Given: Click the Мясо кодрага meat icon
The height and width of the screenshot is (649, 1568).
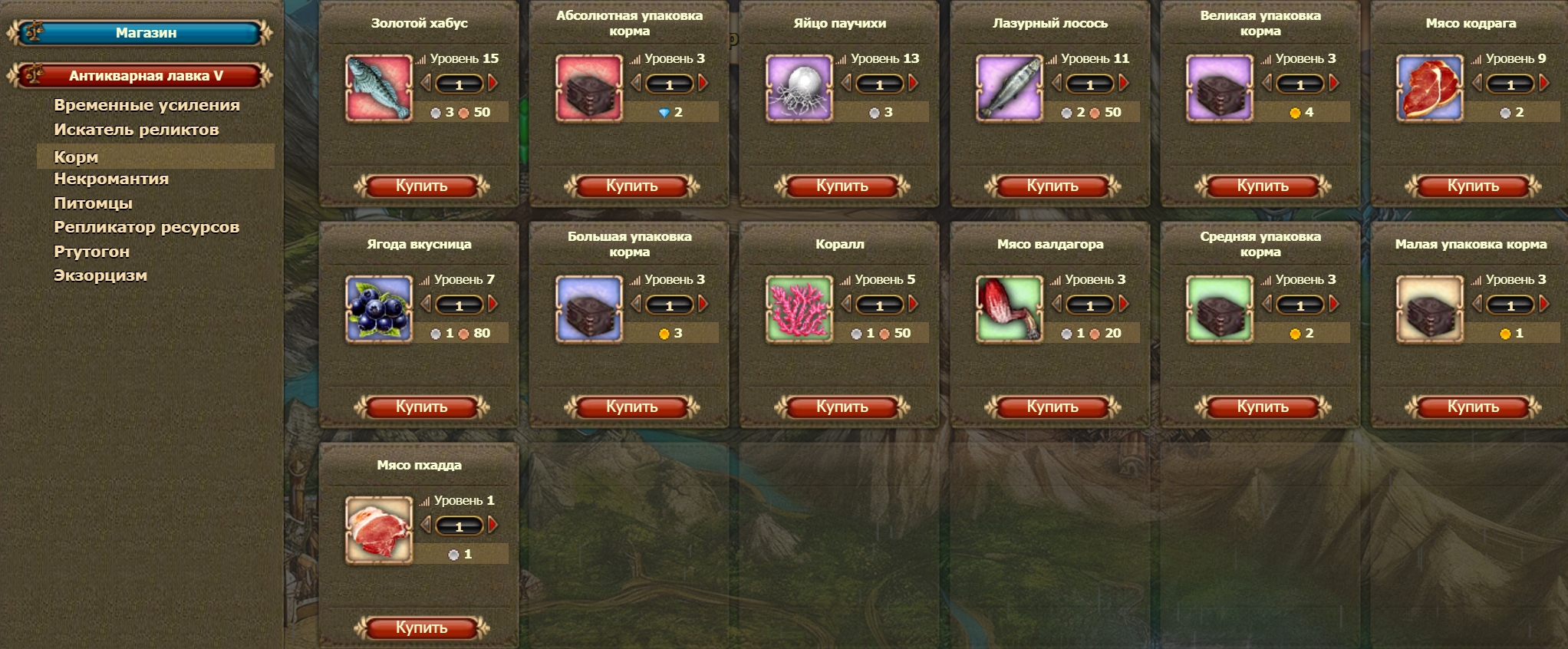Looking at the screenshot, I should click(x=1430, y=86).
